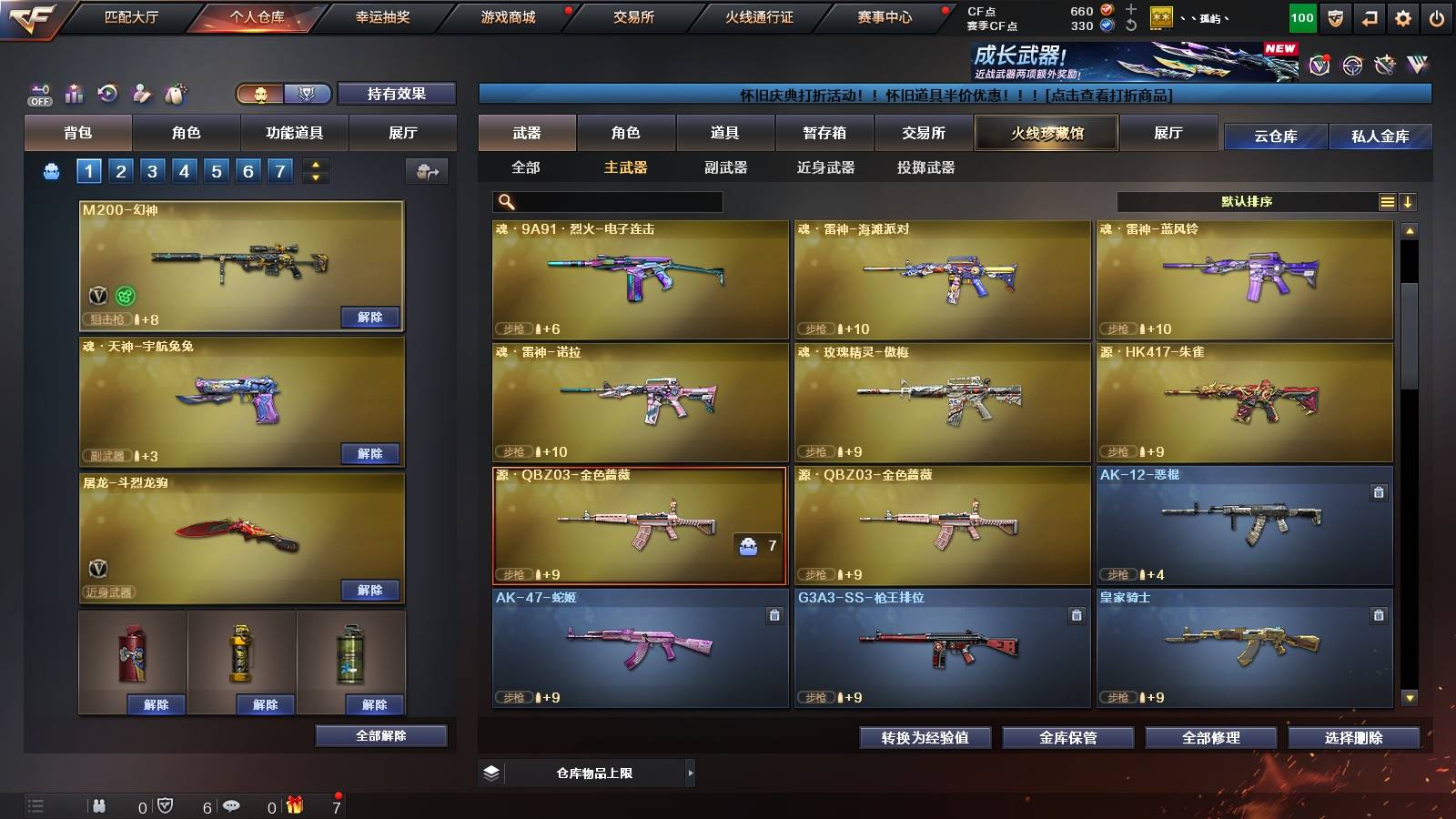Image resolution: width=1456 pixels, height=819 pixels.
Task: Open the pet icon in the inventory toolbar
Action: pos(173,94)
